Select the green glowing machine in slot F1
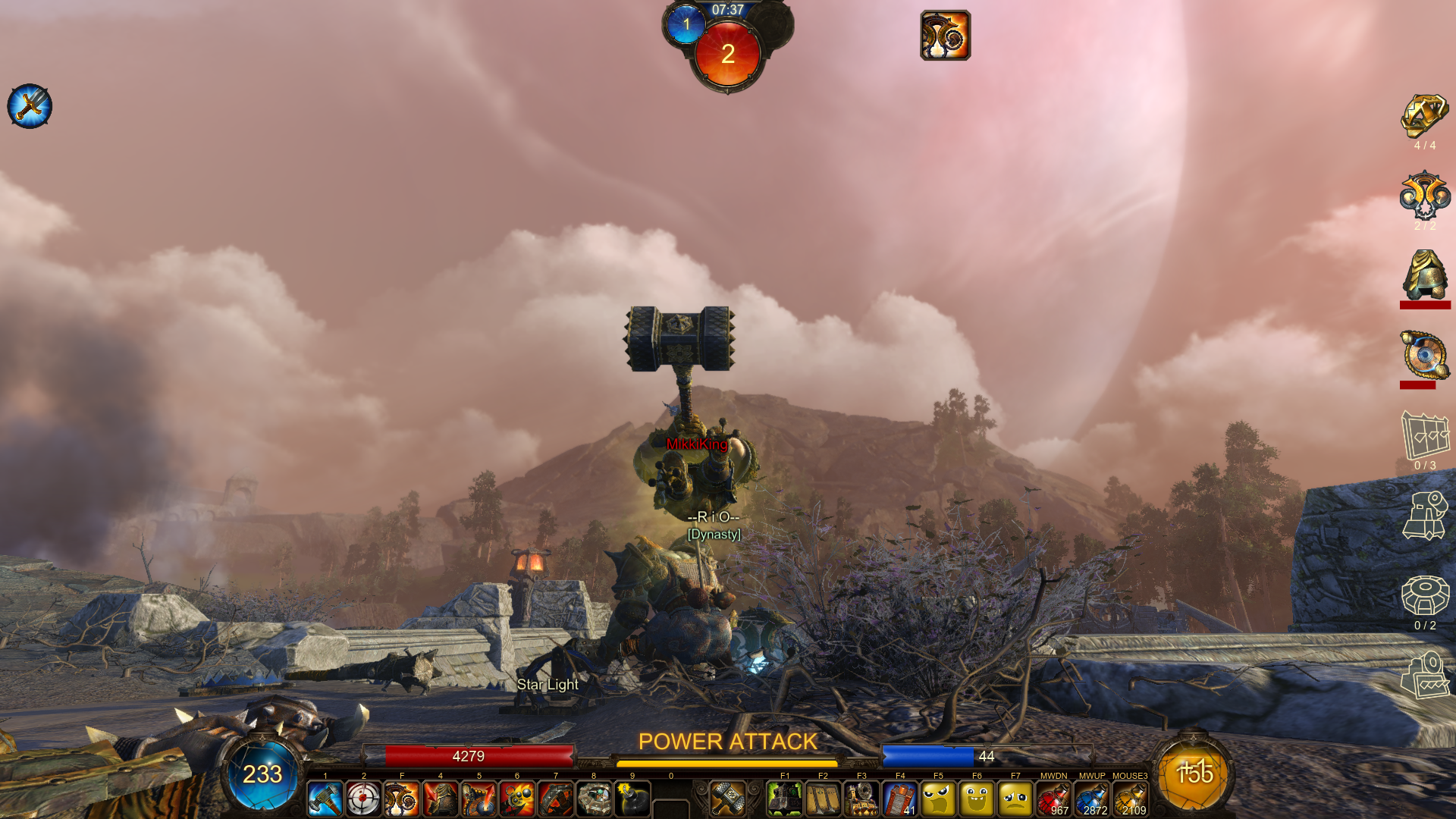This screenshot has width=1456, height=819. pos(785,799)
